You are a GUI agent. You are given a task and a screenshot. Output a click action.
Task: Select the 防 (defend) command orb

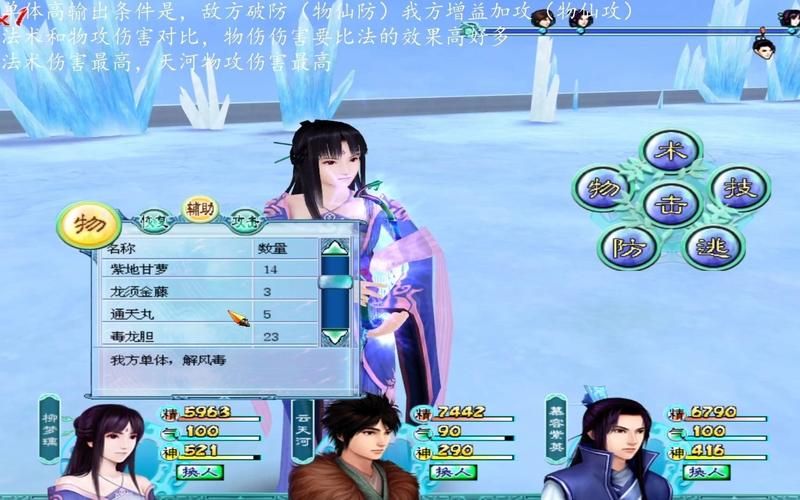[627, 245]
